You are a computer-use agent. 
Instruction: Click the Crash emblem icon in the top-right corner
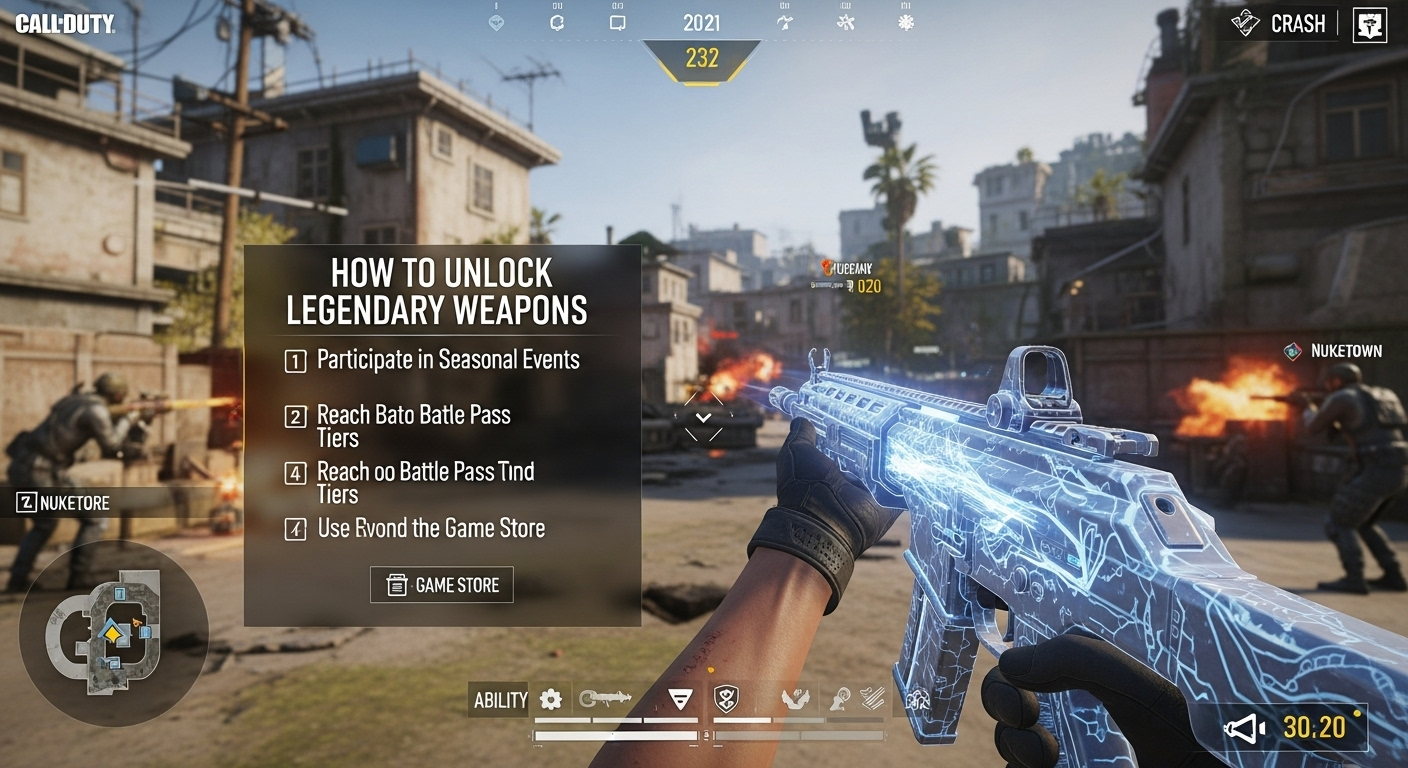(x=1245, y=22)
